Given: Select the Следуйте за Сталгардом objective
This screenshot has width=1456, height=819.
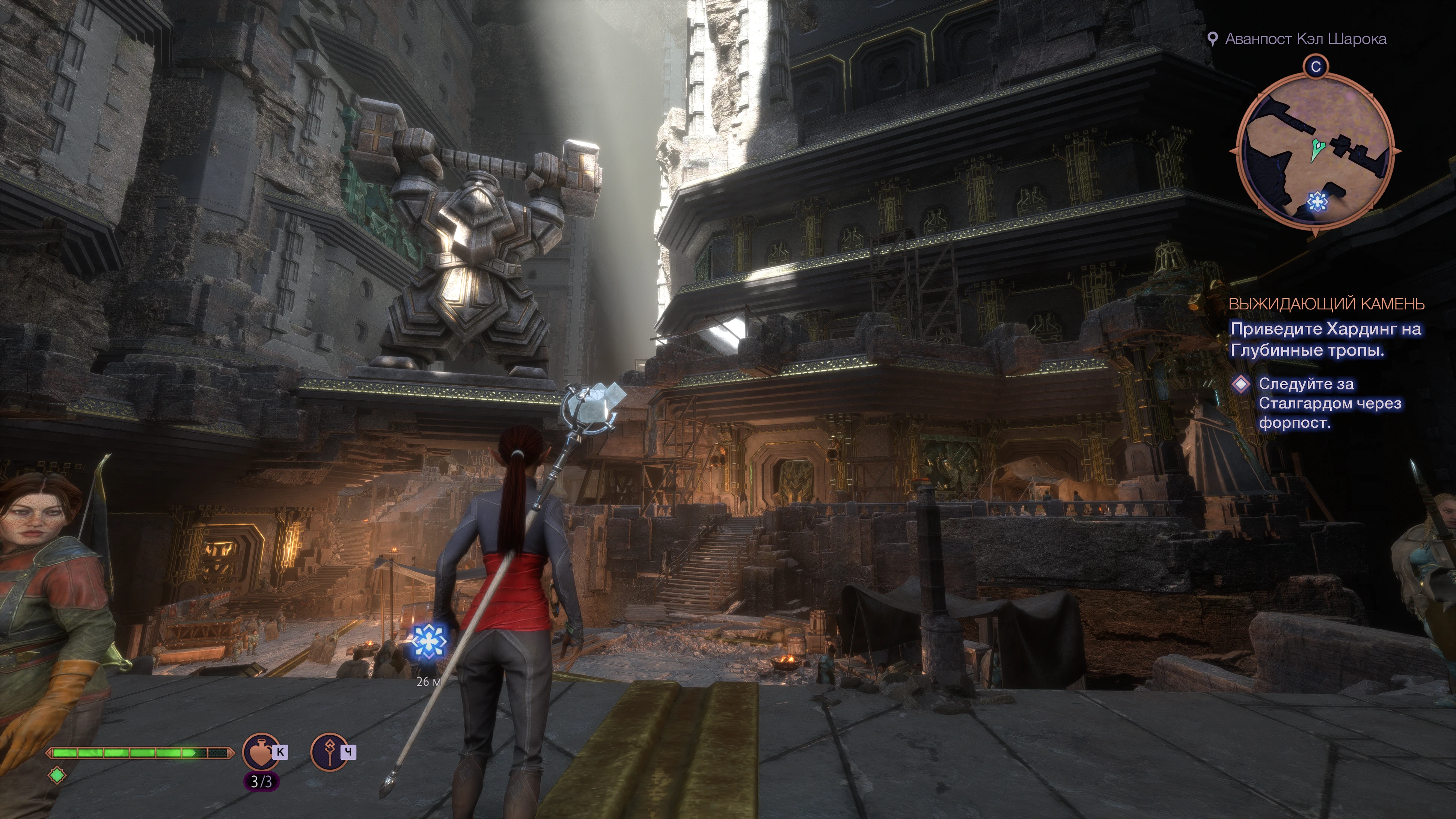Looking at the screenshot, I should [x=1329, y=403].
